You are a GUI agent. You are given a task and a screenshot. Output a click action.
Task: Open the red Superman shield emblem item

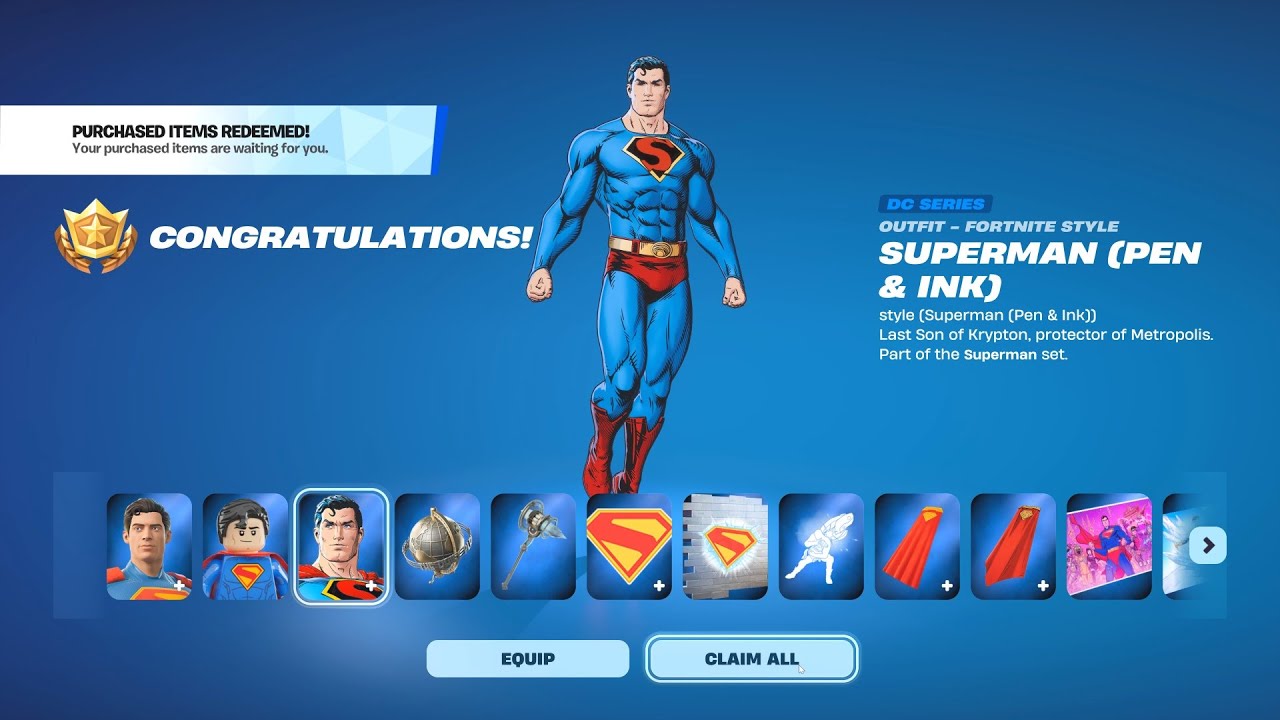[x=628, y=545]
